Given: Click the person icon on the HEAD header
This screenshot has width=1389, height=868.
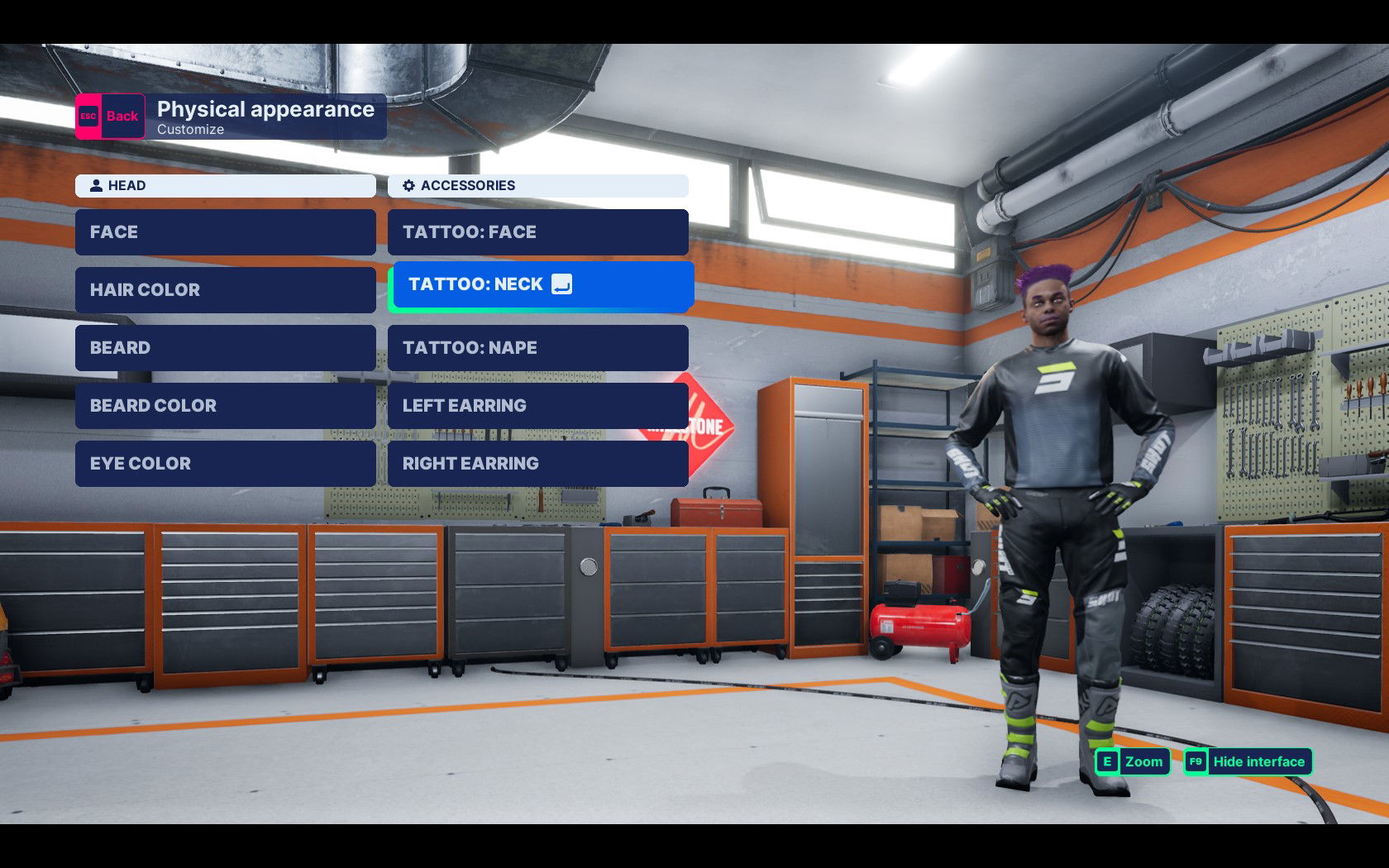Looking at the screenshot, I should tap(95, 186).
